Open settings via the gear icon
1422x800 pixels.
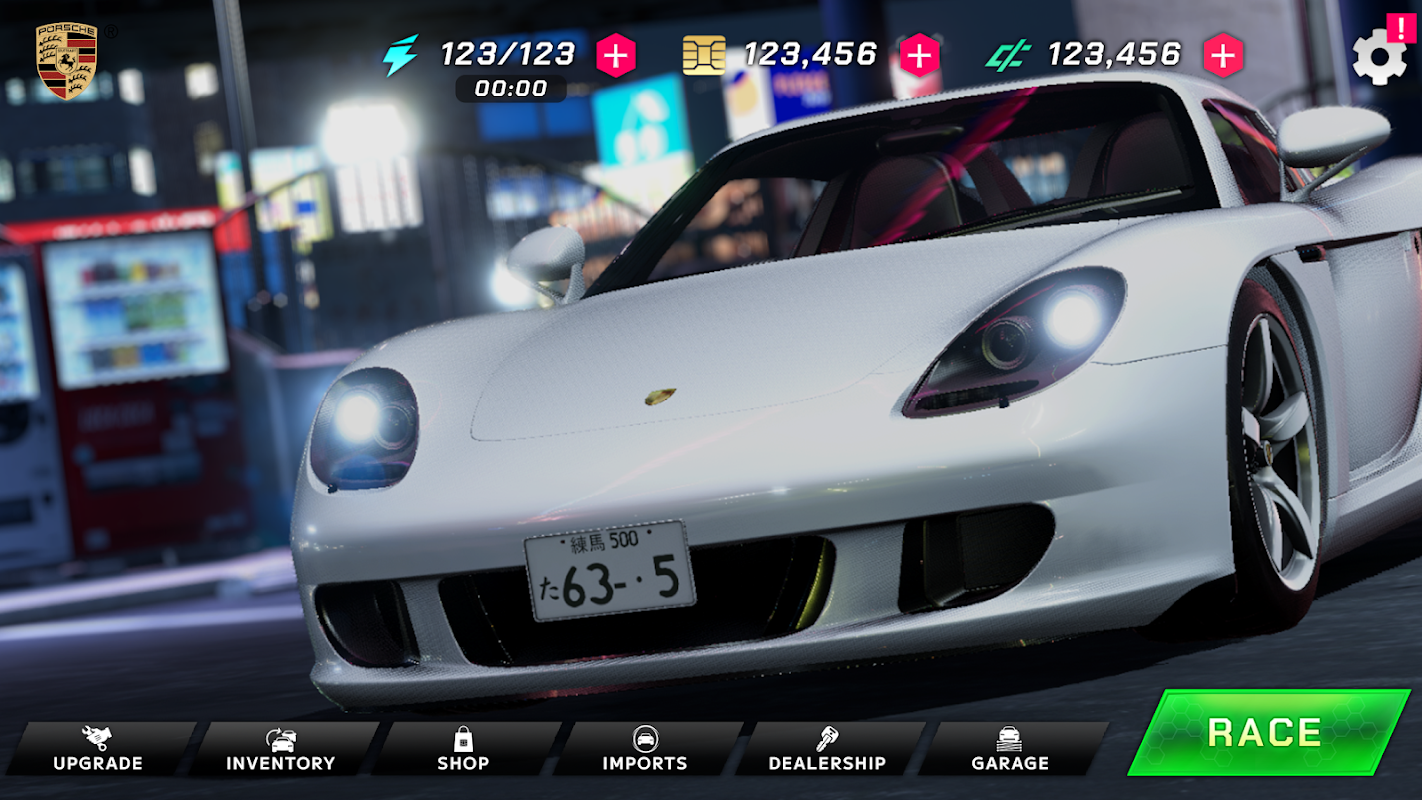[1378, 58]
